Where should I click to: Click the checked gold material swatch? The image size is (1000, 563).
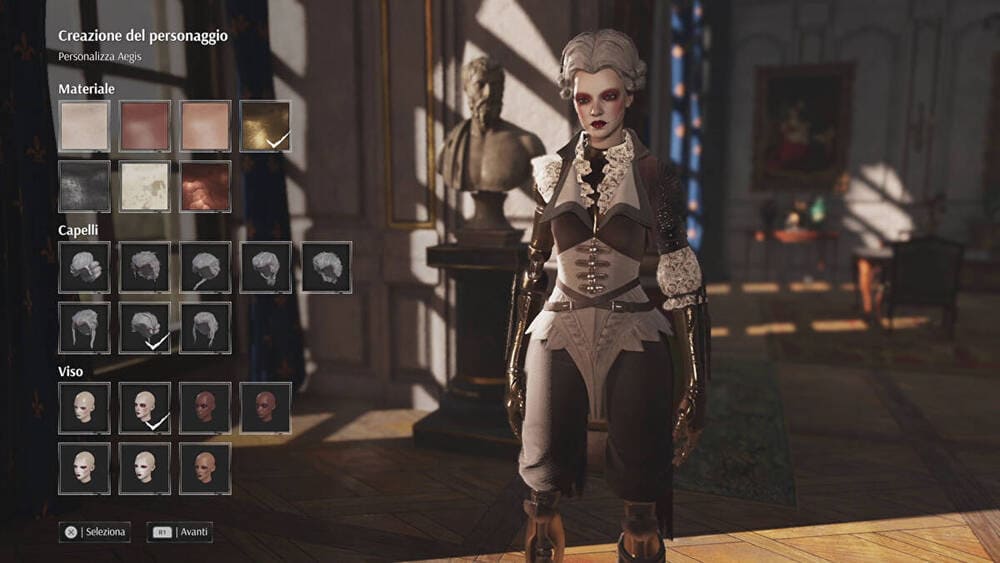tap(265, 126)
